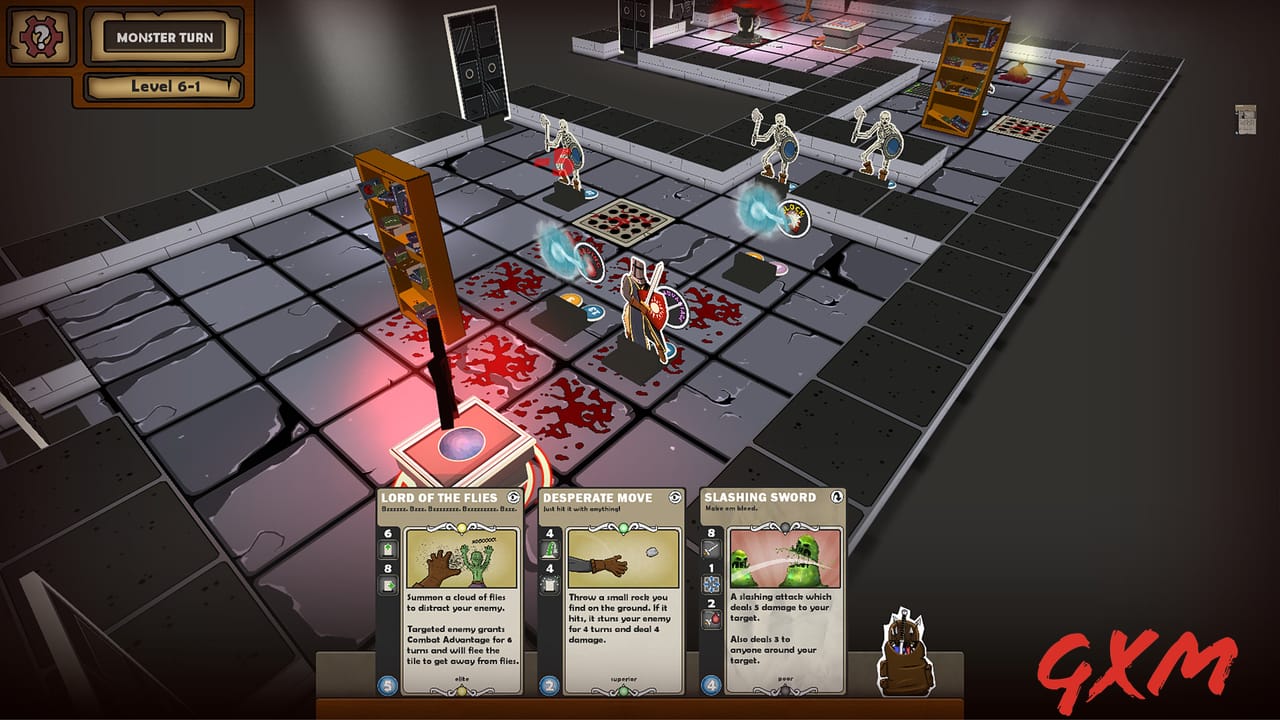1280x720 pixels.
Task: Click the MONSTER TURN banner
Action: click(163, 35)
